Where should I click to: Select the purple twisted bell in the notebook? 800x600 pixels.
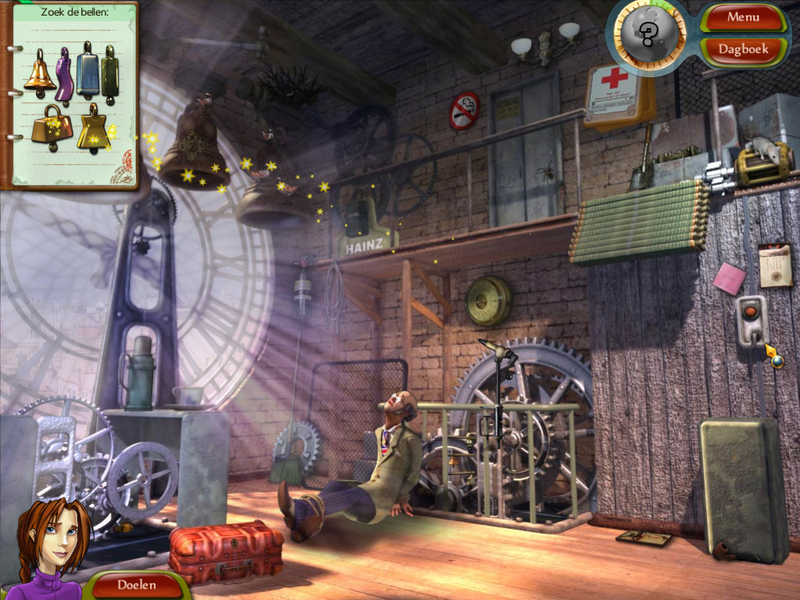pyautogui.click(x=65, y=74)
